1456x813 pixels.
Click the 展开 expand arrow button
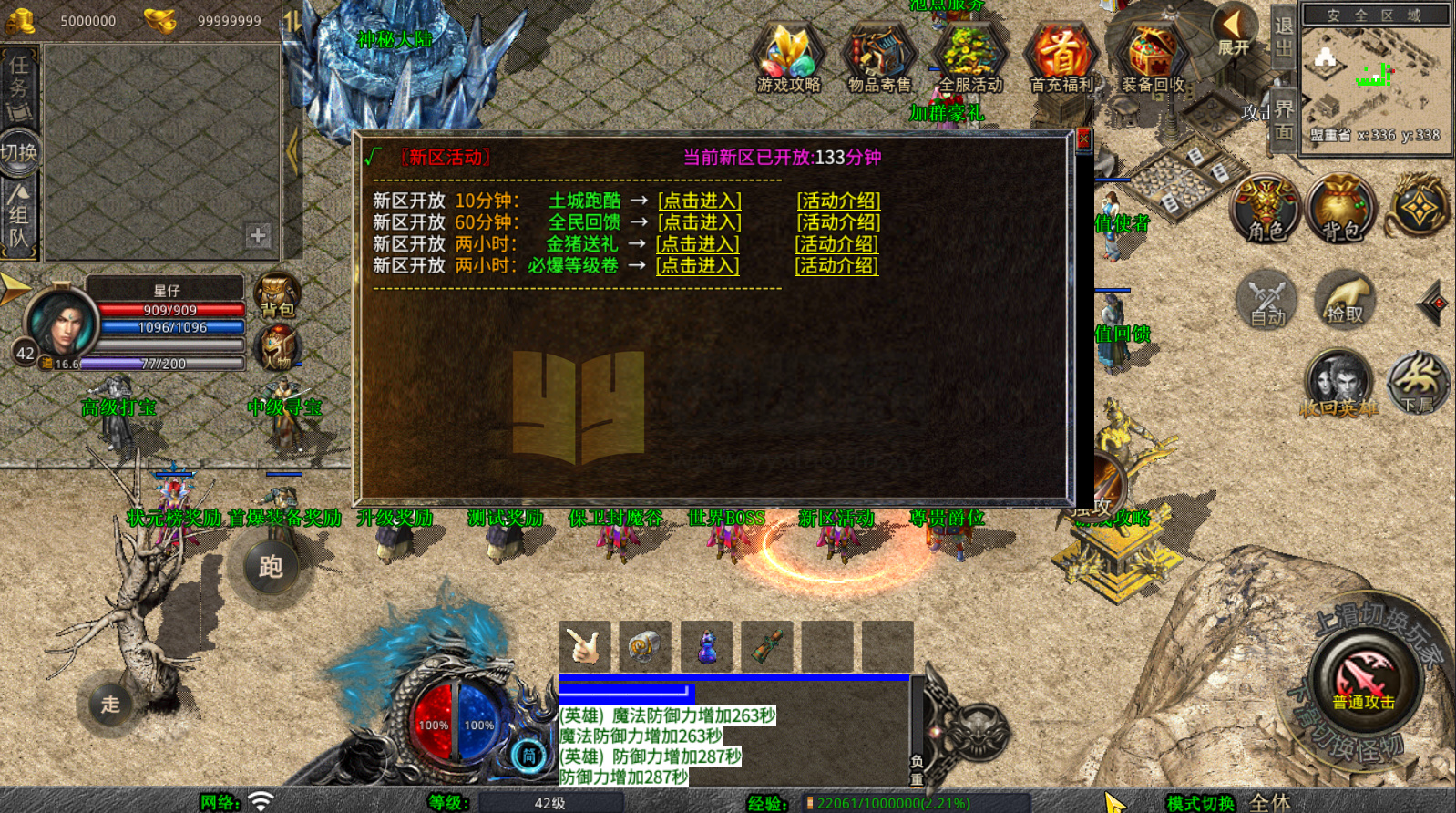pyautogui.click(x=1233, y=31)
